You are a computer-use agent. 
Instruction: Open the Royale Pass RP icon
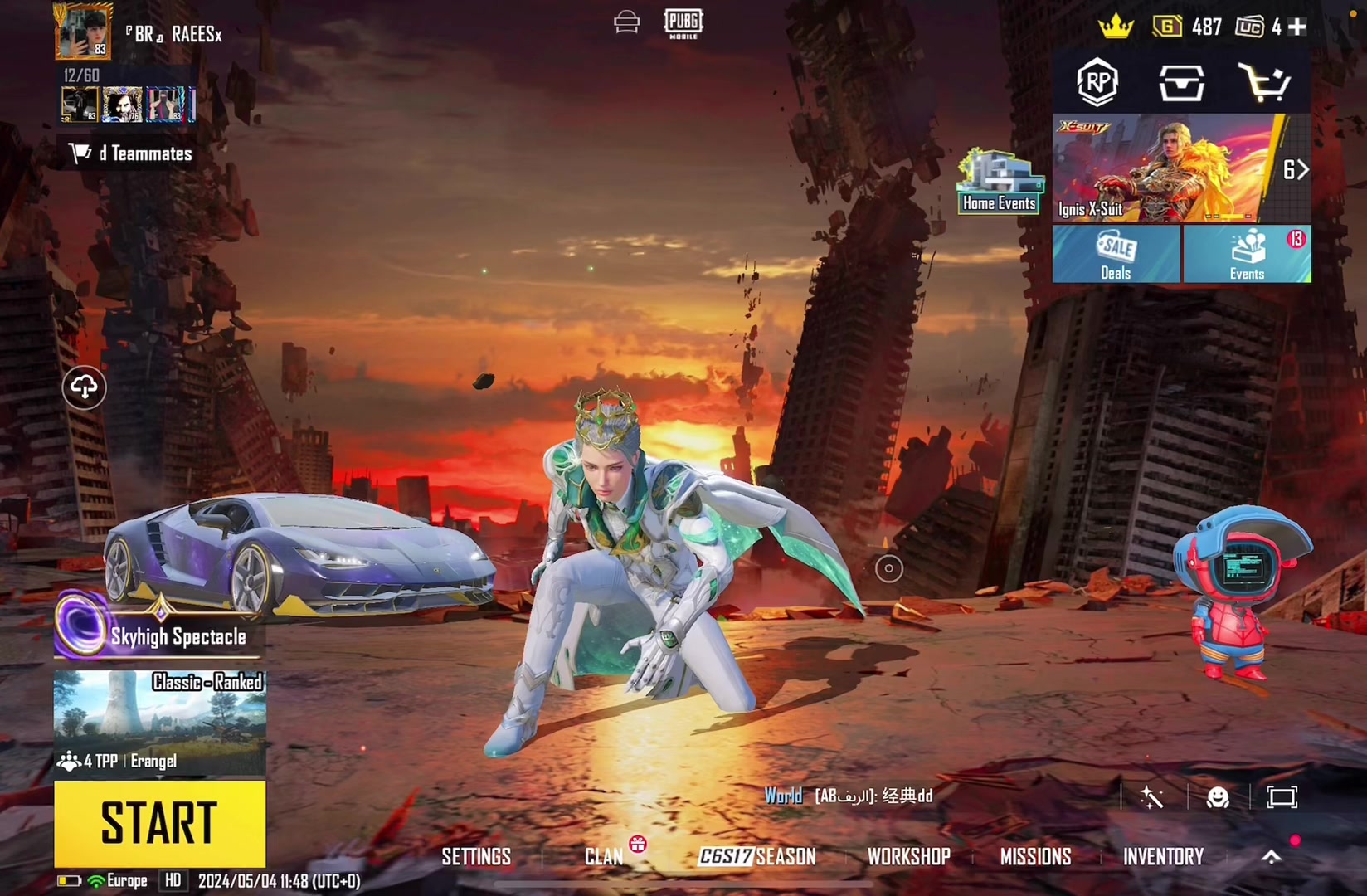tap(1097, 81)
